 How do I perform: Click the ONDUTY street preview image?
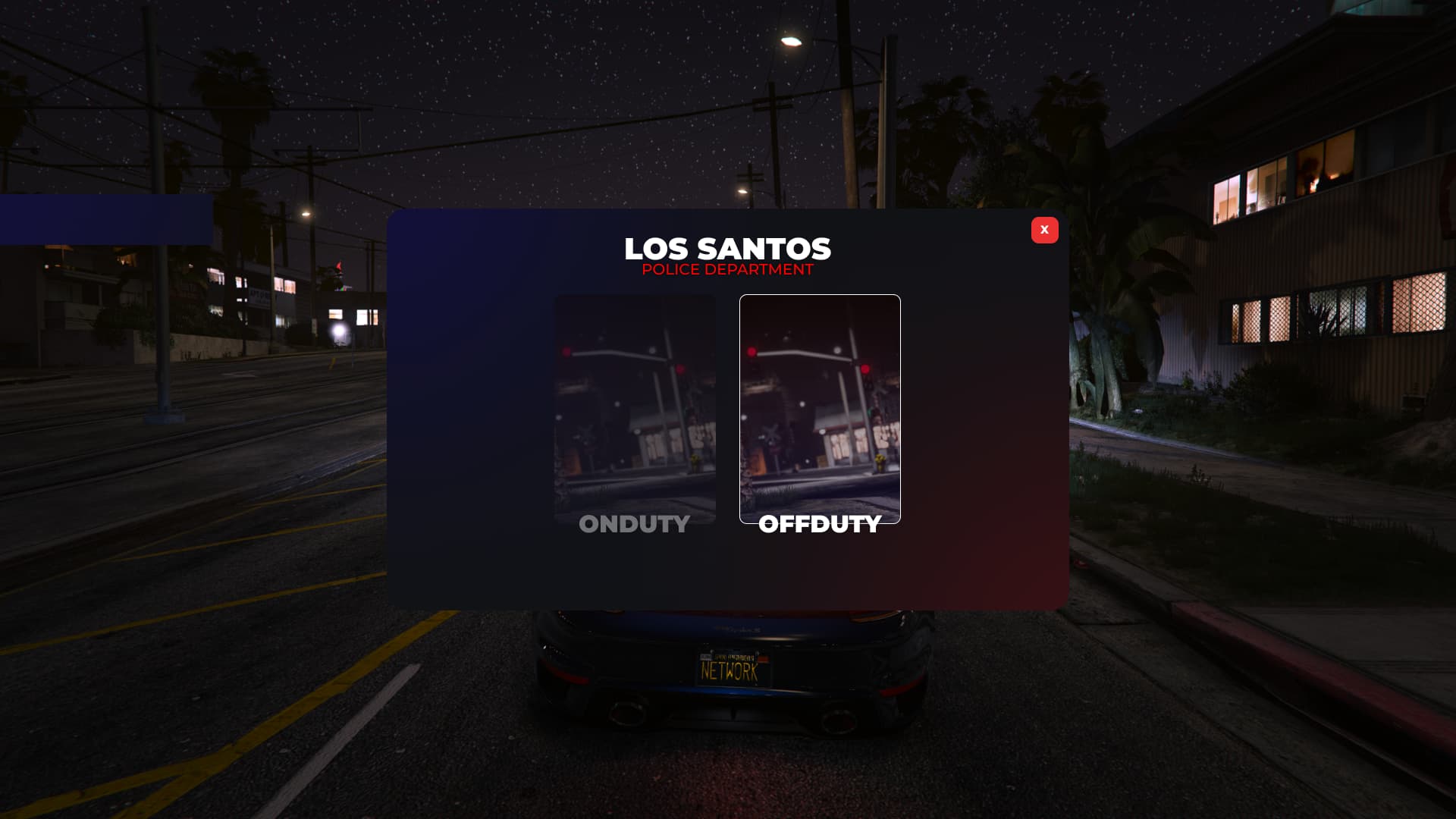click(x=635, y=394)
